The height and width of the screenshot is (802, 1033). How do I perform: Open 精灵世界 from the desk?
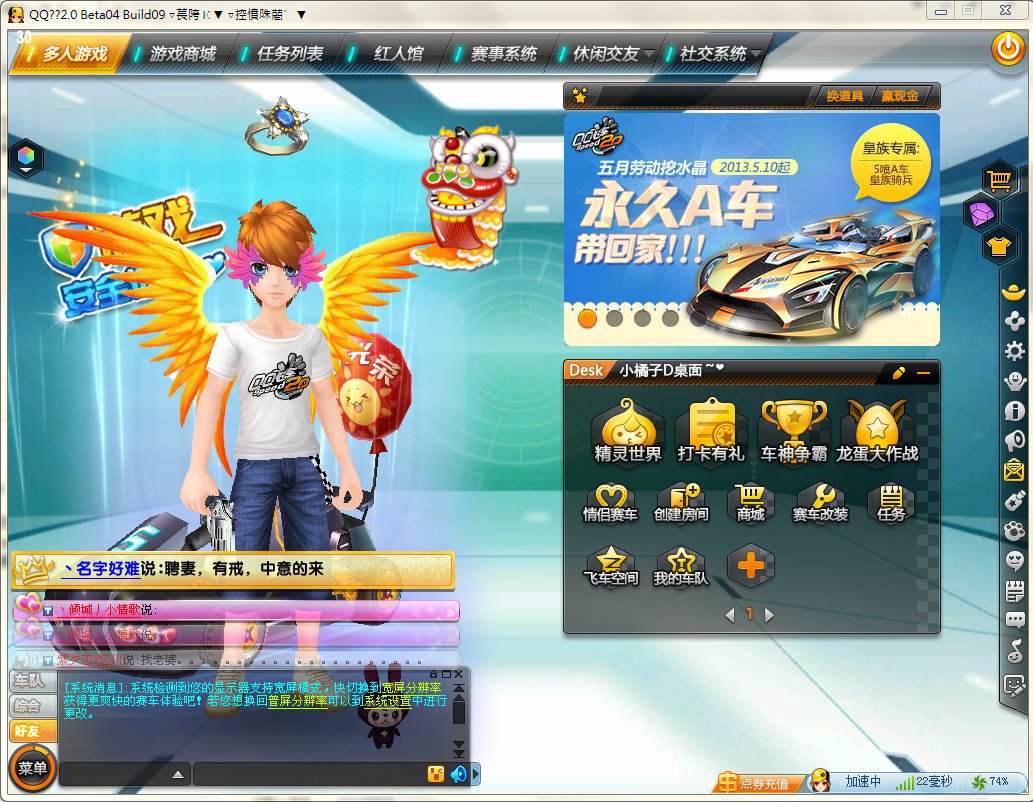[628, 430]
